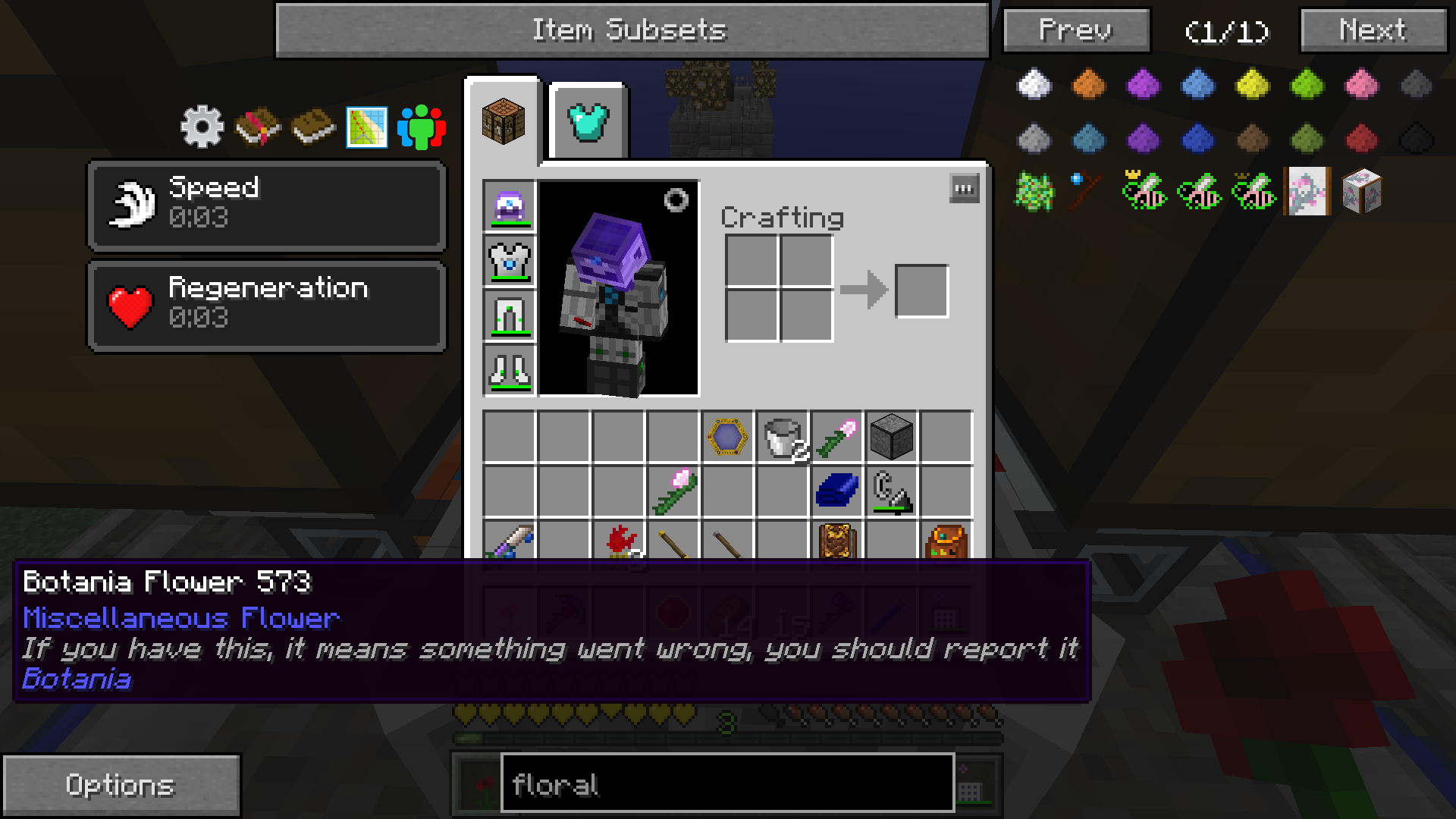Image resolution: width=1456 pixels, height=819 pixels.
Task: Open the Options menu
Action: tap(121, 785)
